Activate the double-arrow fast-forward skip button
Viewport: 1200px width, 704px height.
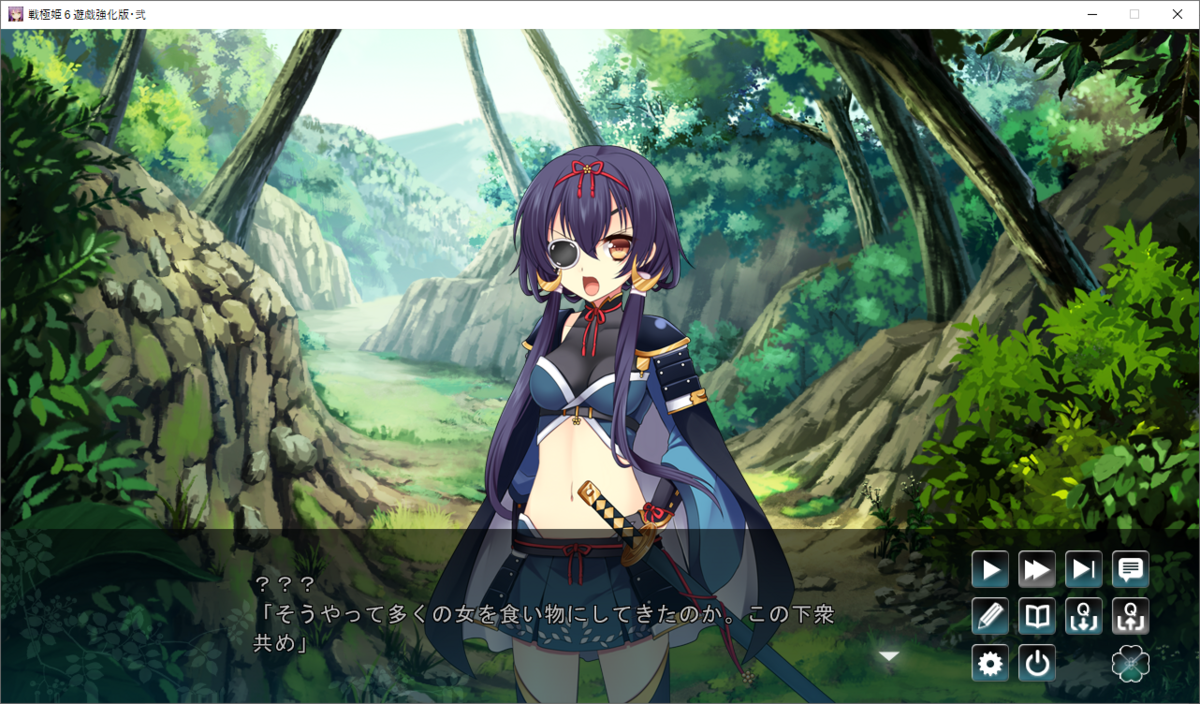[1037, 570]
